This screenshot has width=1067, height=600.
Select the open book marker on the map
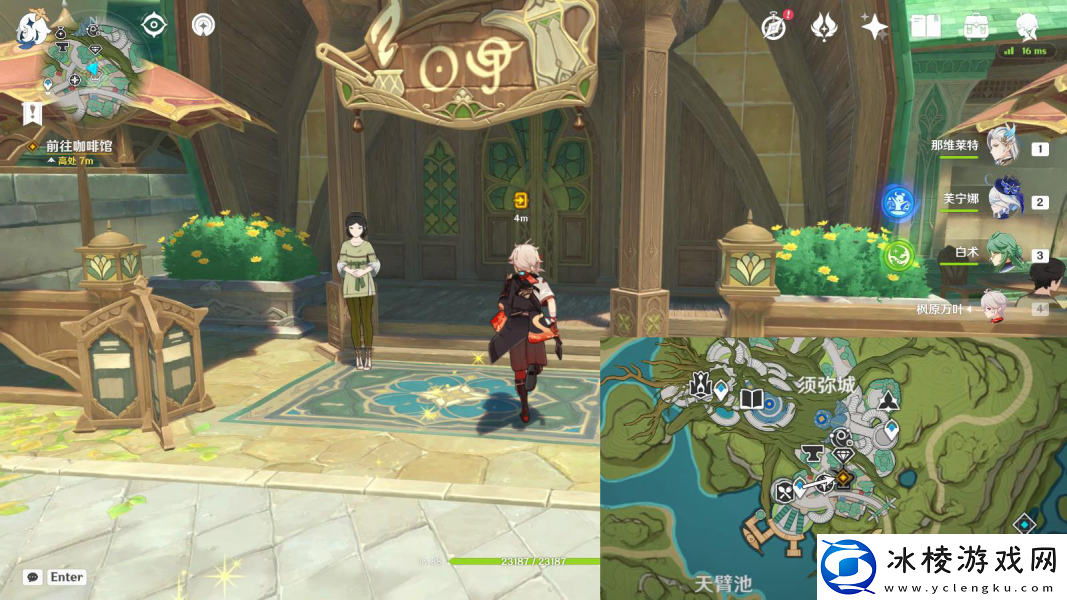click(x=751, y=400)
